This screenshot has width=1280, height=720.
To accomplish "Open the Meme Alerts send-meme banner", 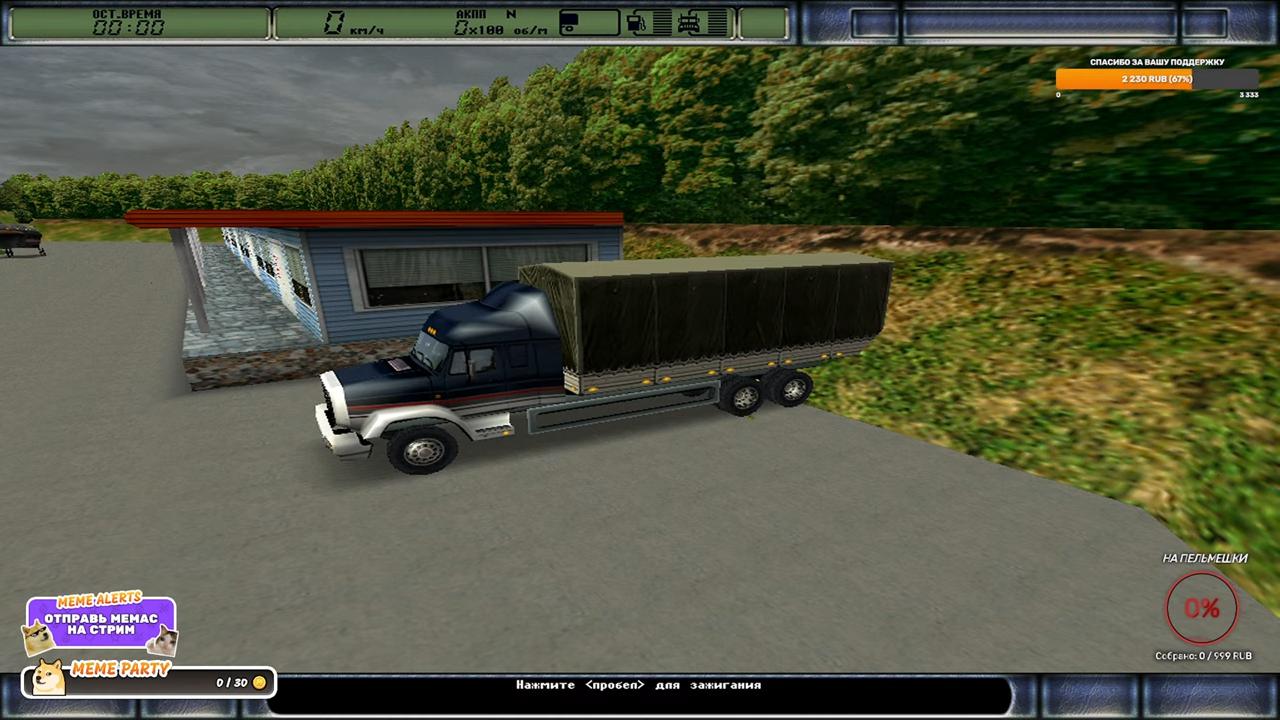I will [x=101, y=623].
